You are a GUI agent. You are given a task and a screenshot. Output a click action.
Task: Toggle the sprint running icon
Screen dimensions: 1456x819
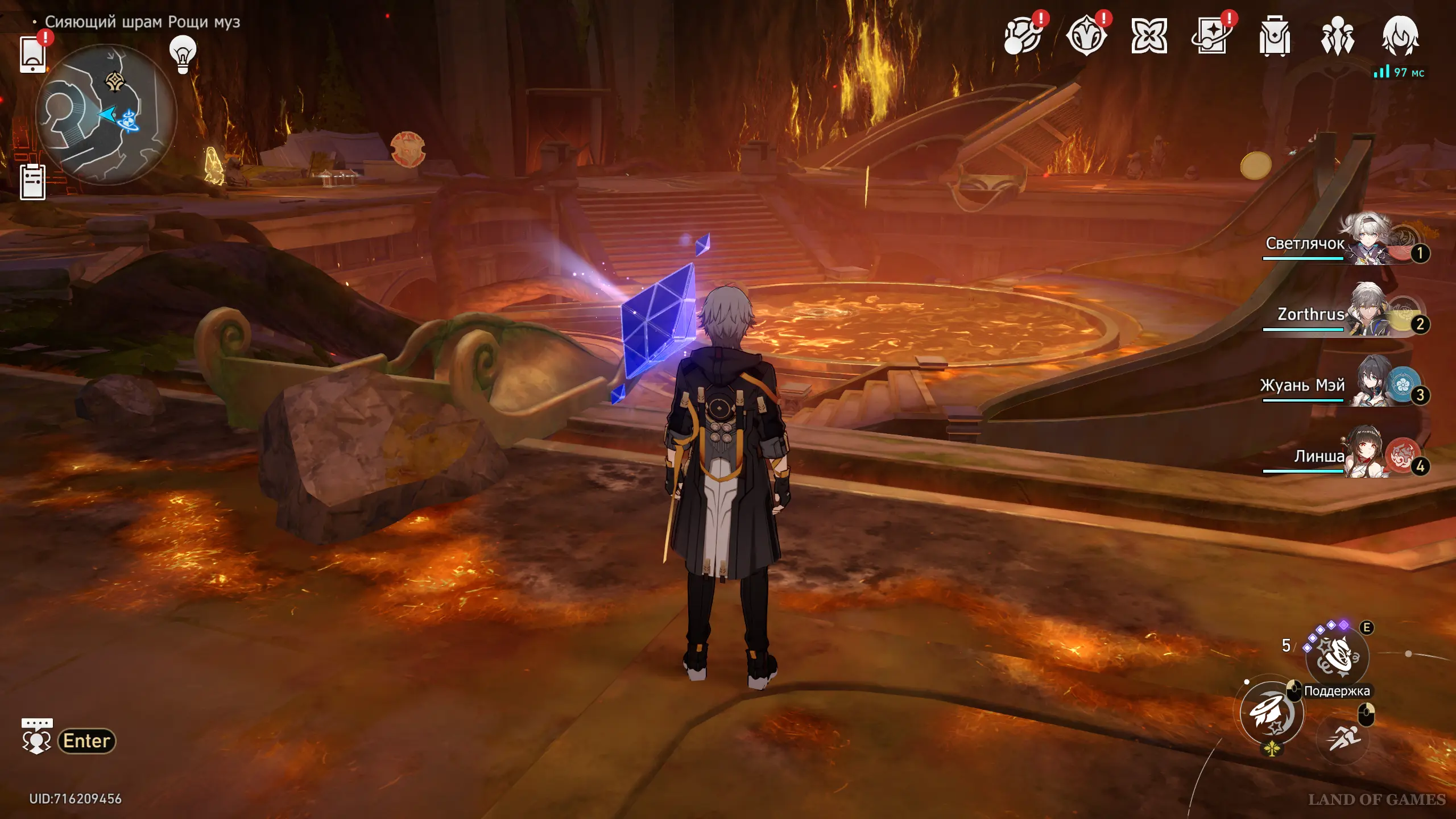[x=1343, y=738]
